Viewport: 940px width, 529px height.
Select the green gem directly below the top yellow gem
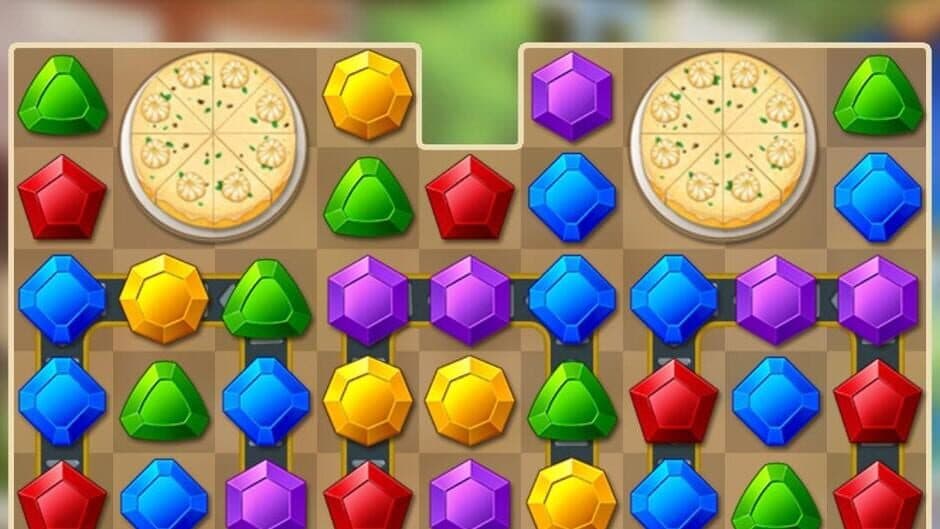367,197
